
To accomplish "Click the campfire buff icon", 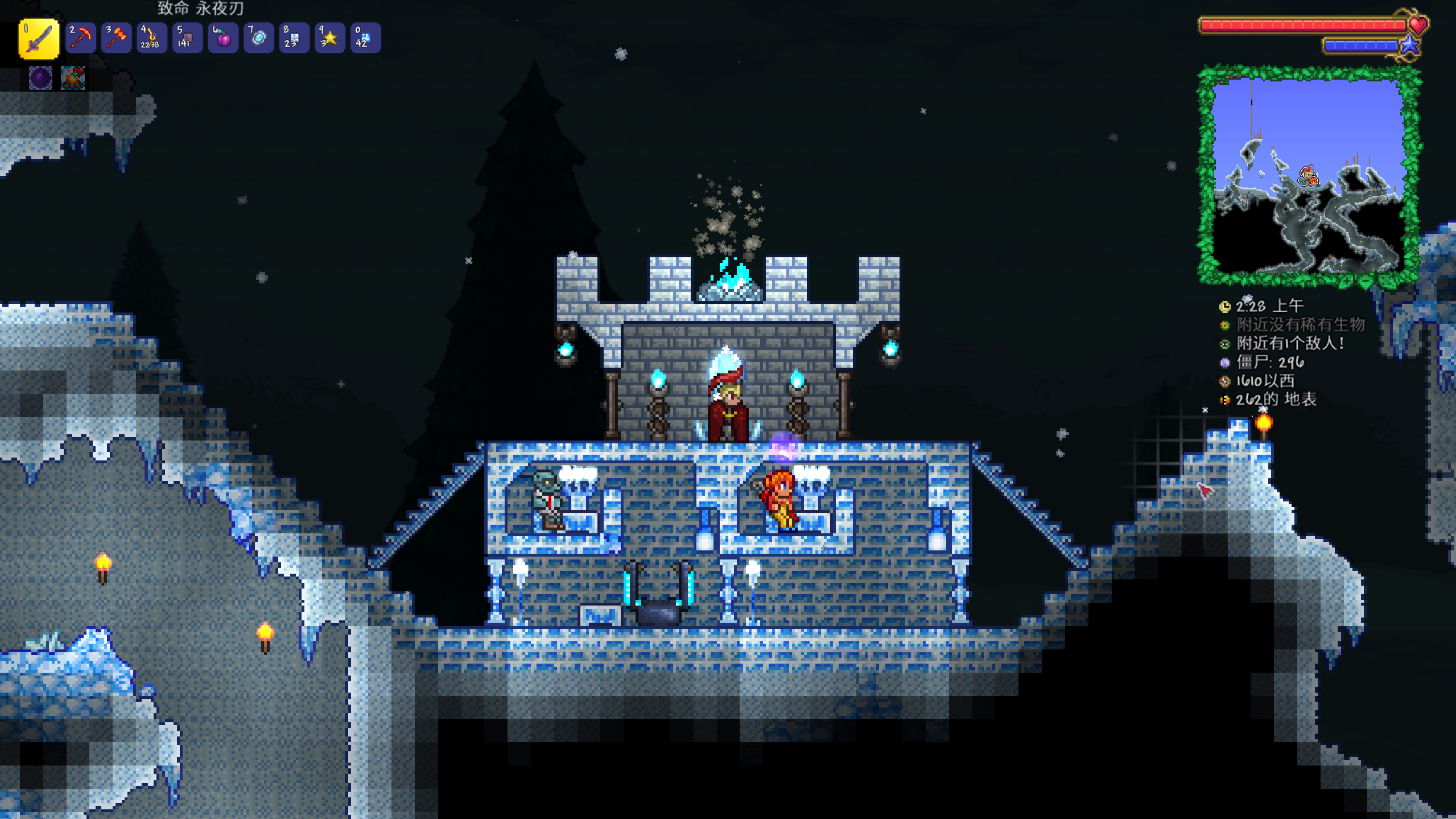I will [x=73, y=78].
